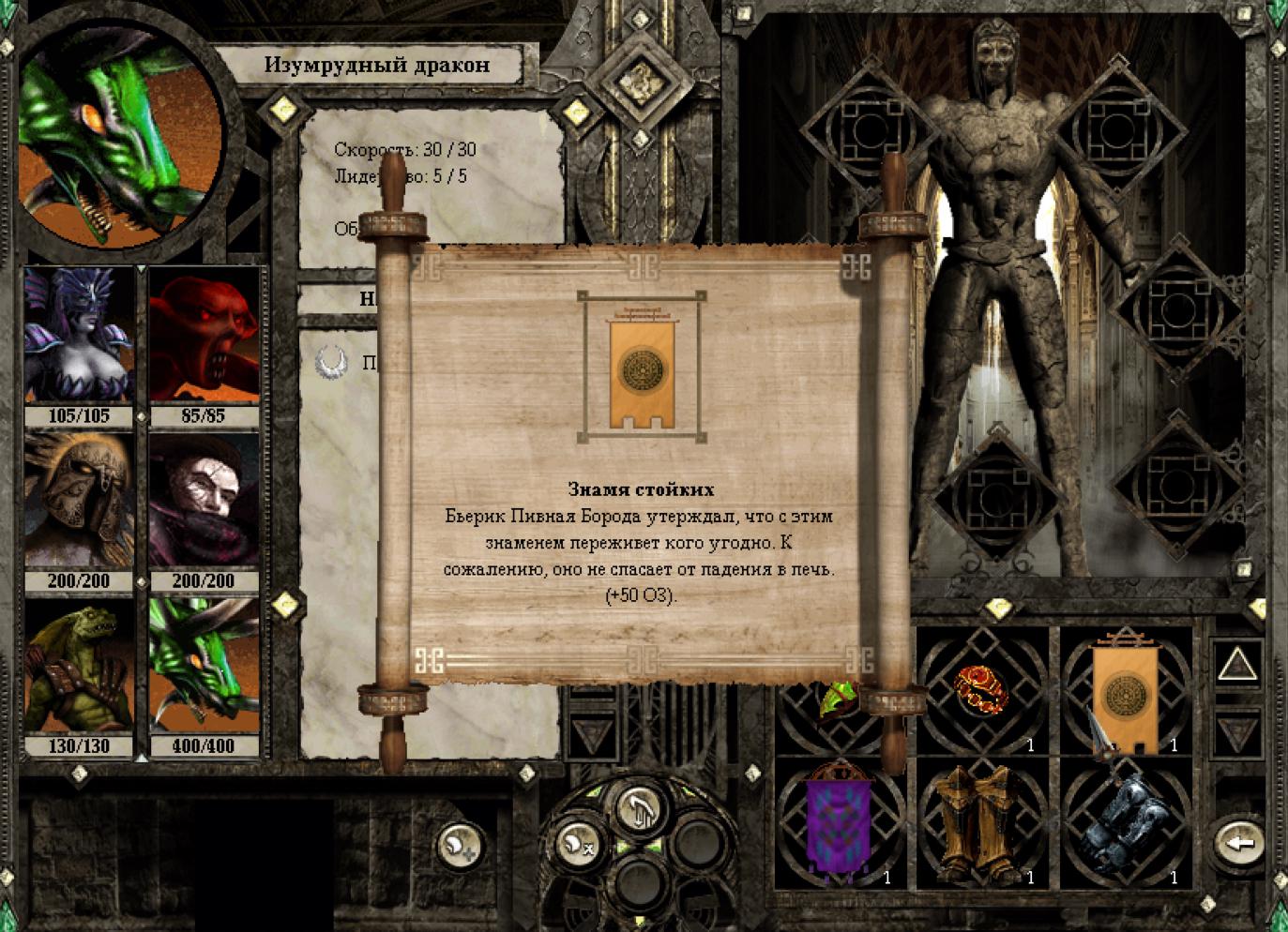Choose the helmeted knight unit portrait
Image resolution: width=1288 pixels, height=932 pixels.
pyautogui.click(x=79, y=501)
